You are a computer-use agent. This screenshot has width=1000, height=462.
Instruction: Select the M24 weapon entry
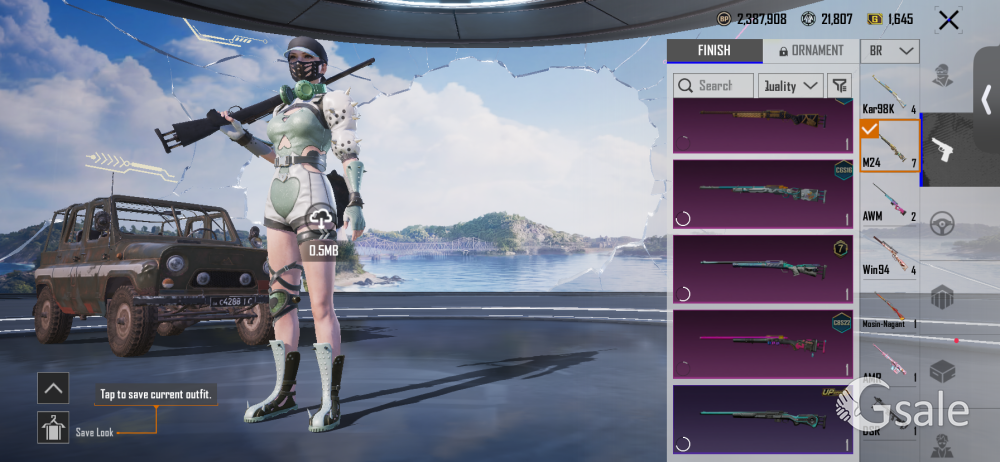(x=889, y=146)
